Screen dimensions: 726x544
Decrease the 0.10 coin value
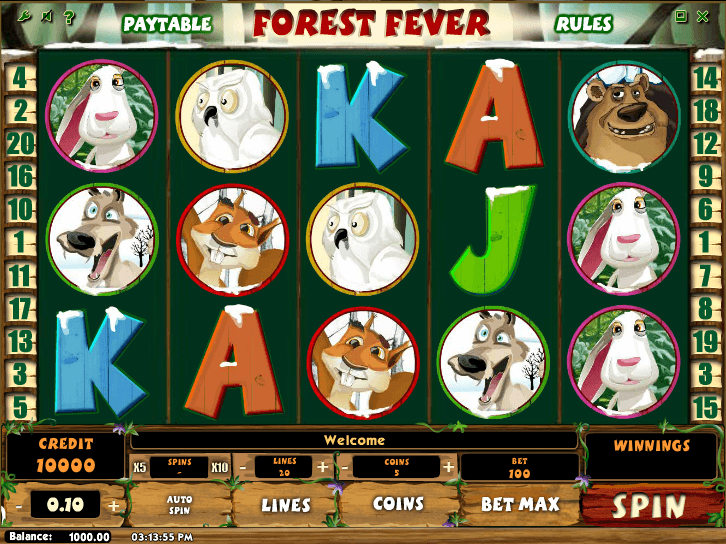point(17,506)
